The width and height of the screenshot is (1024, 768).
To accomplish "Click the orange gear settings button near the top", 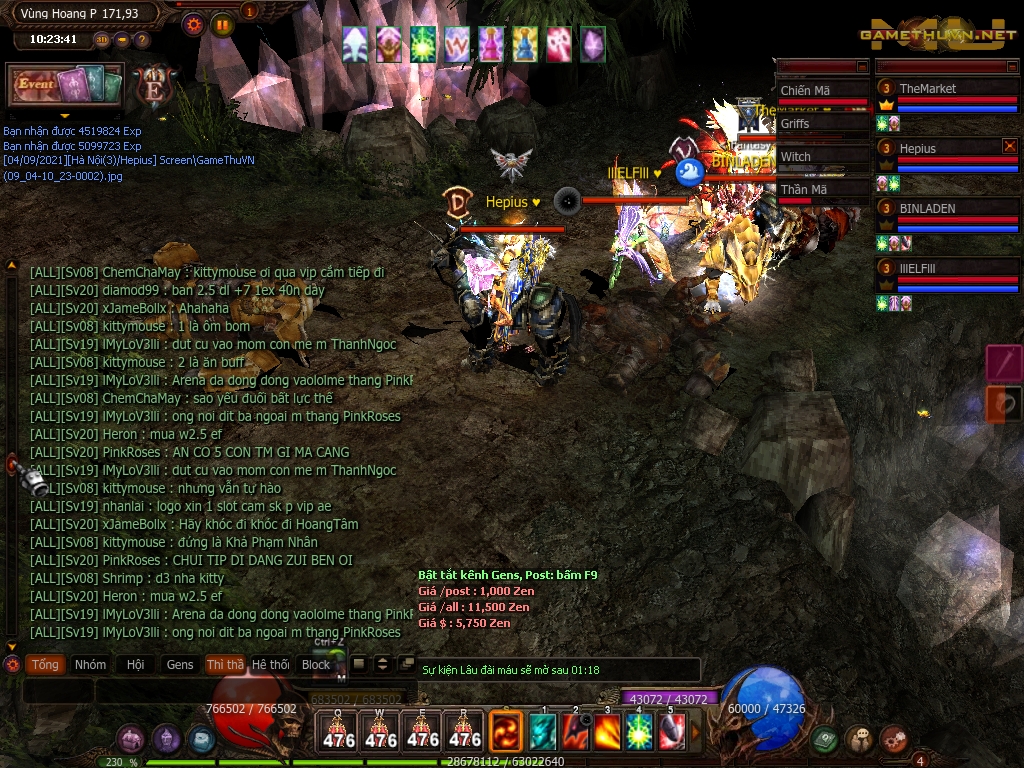I will click(194, 25).
